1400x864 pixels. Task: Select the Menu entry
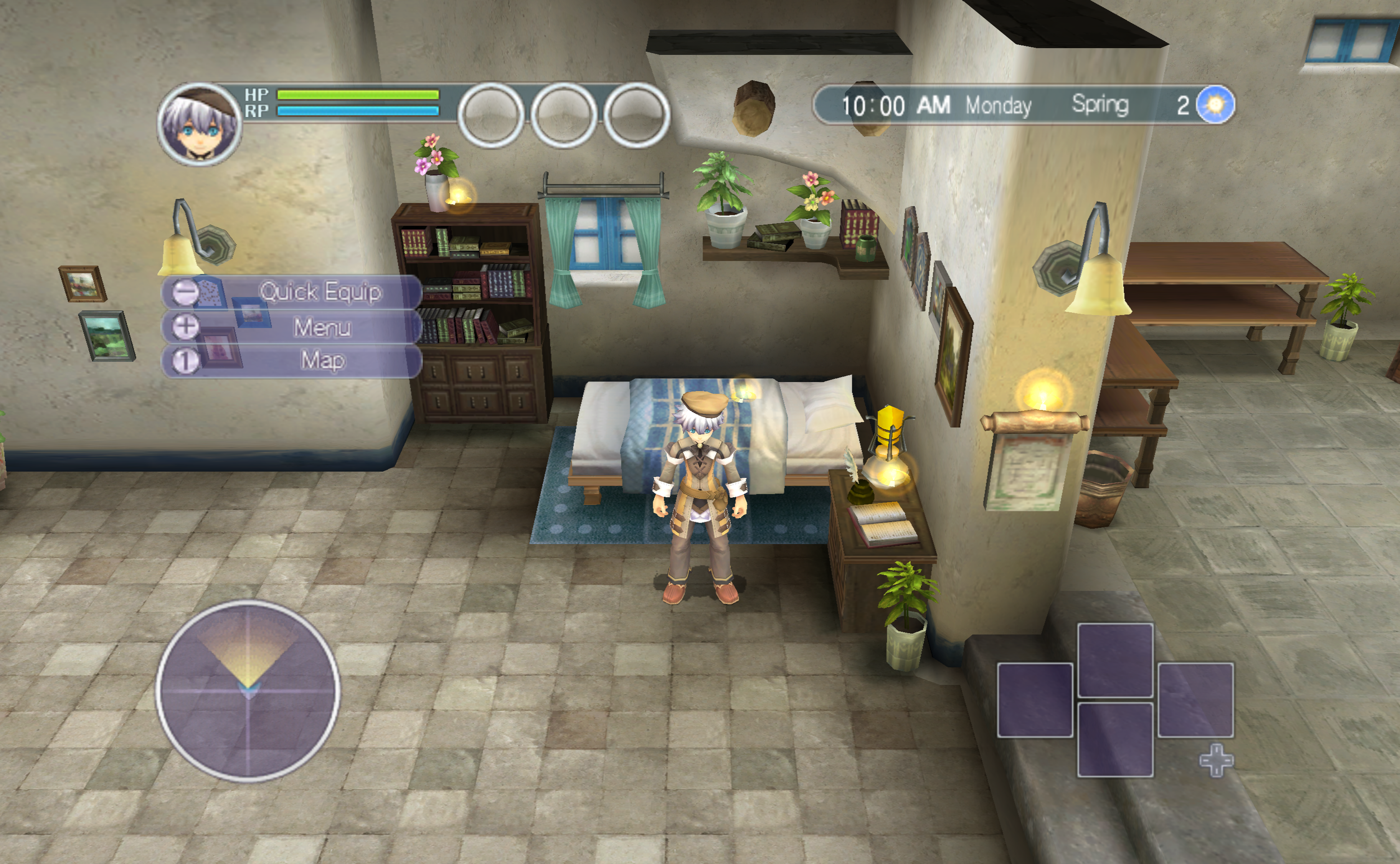click(x=292, y=327)
